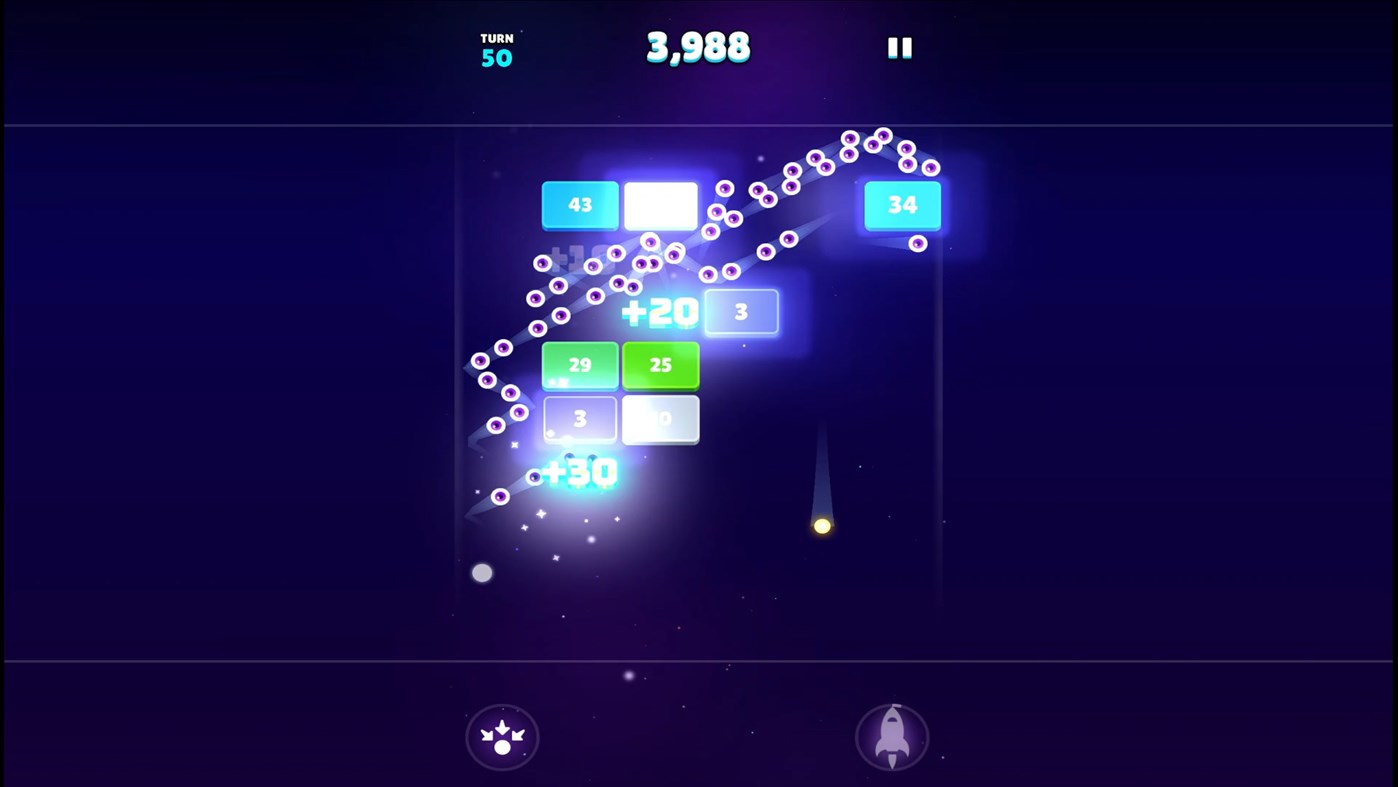
Task: Click the green brick showing 25
Action: pos(661,365)
